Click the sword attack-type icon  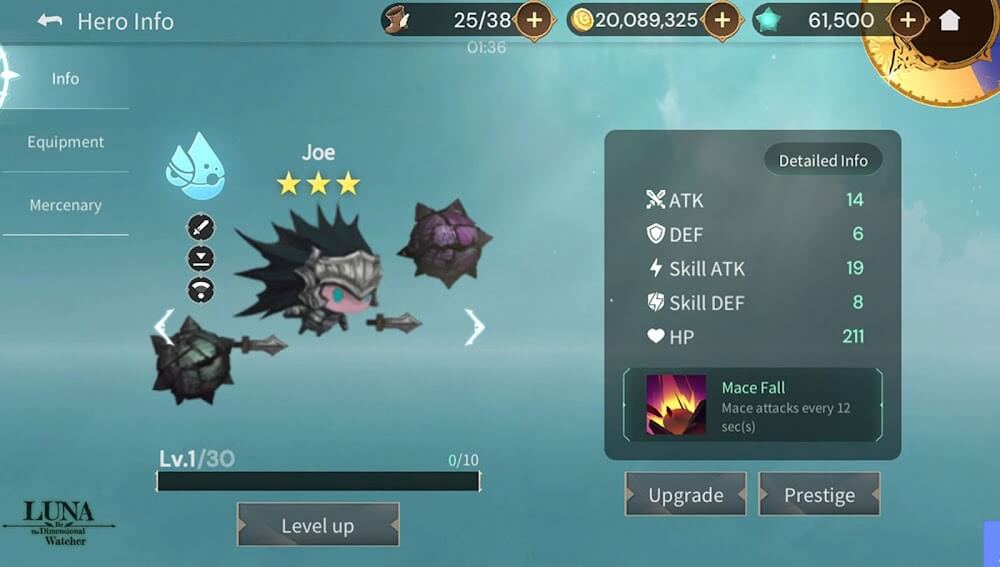point(201,227)
